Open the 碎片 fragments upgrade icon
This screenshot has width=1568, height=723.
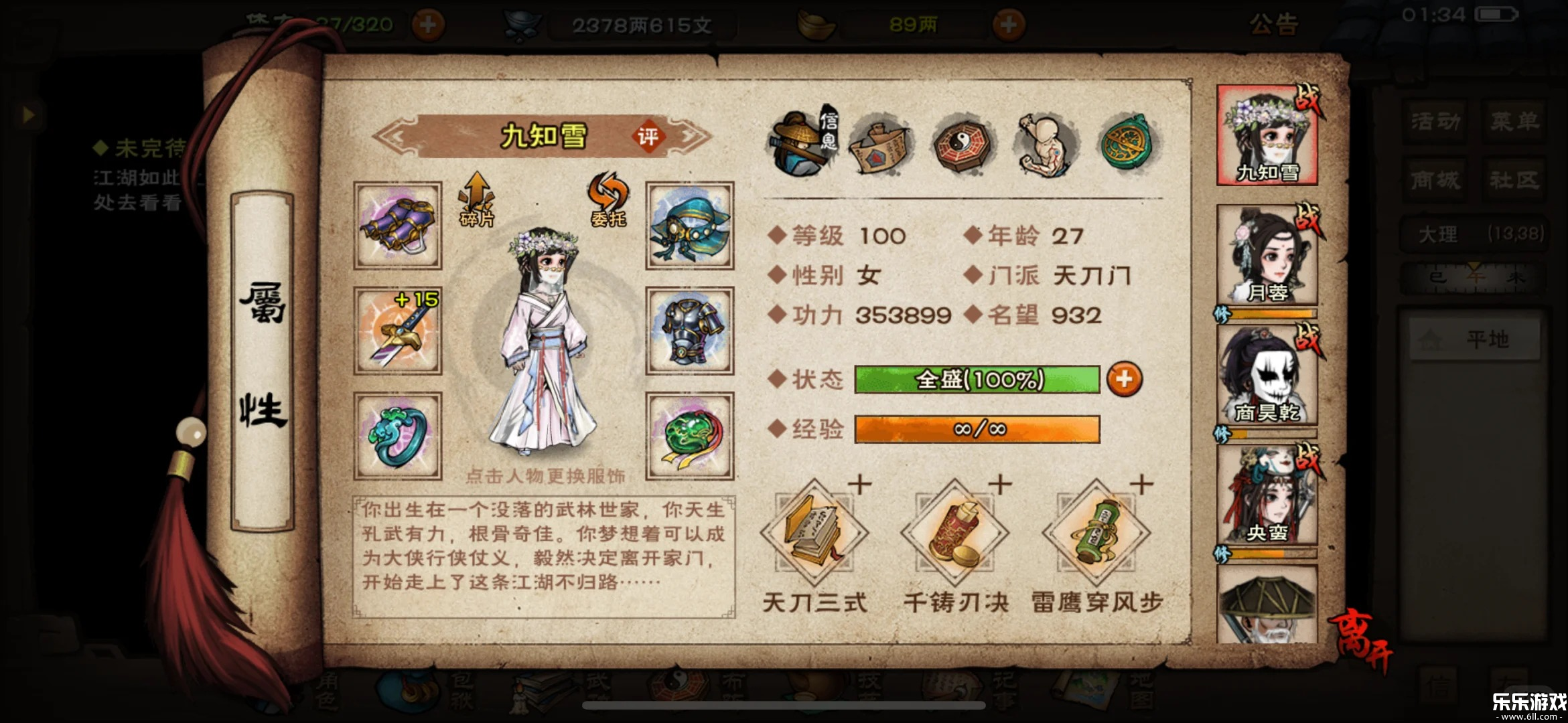pyautogui.click(x=476, y=199)
